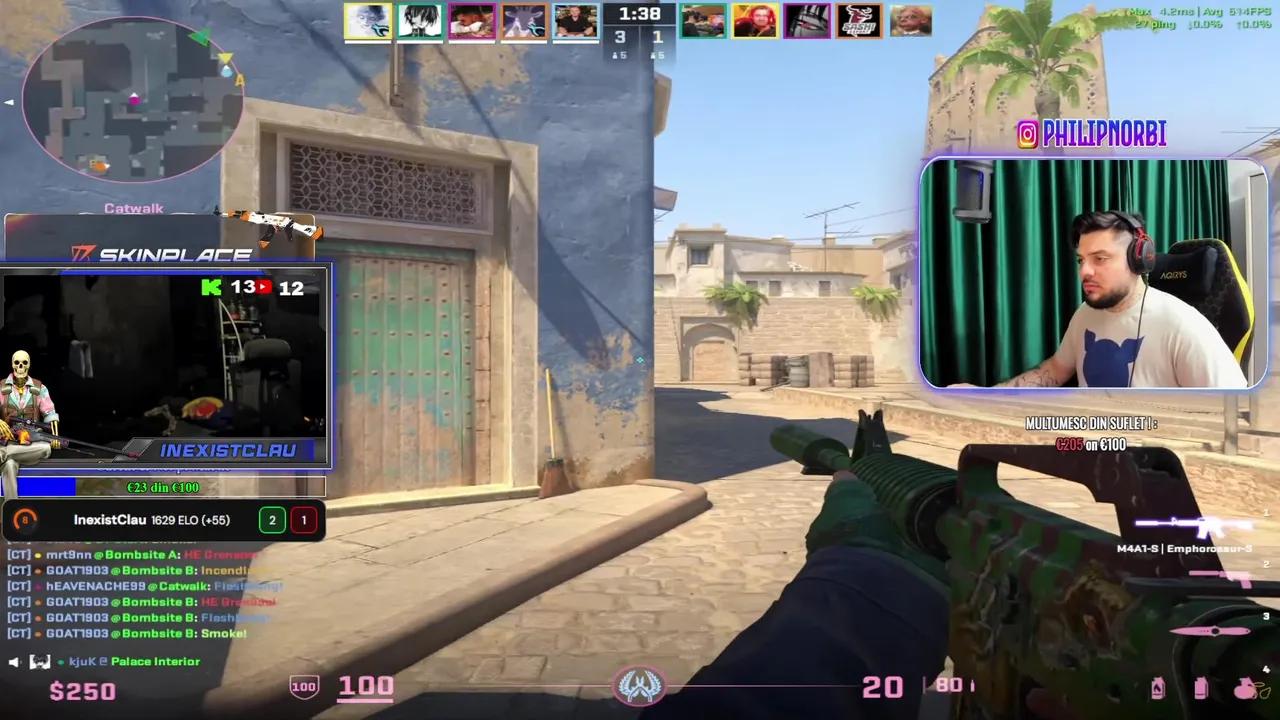Click the orange FACEIT level 8 badge
Viewport: 1280px width, 720px height.
point(23,520)
